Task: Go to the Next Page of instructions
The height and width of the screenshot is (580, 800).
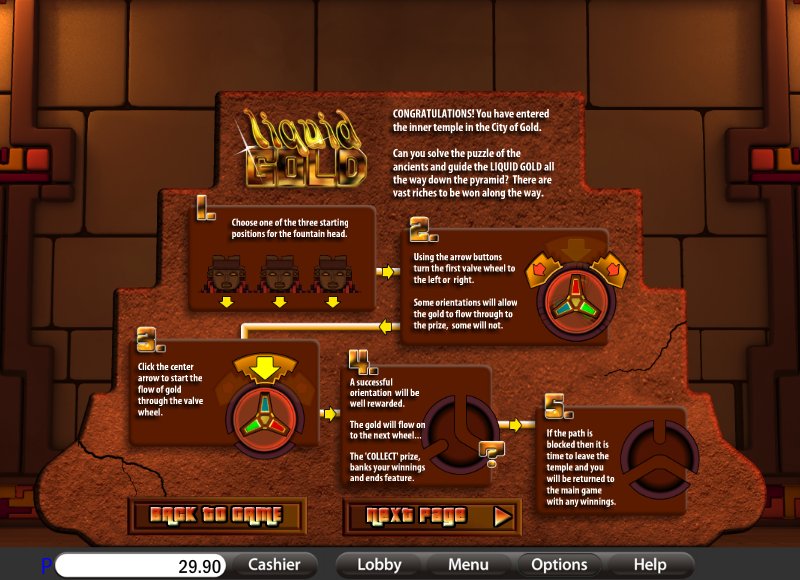Action: coord(431,516)
